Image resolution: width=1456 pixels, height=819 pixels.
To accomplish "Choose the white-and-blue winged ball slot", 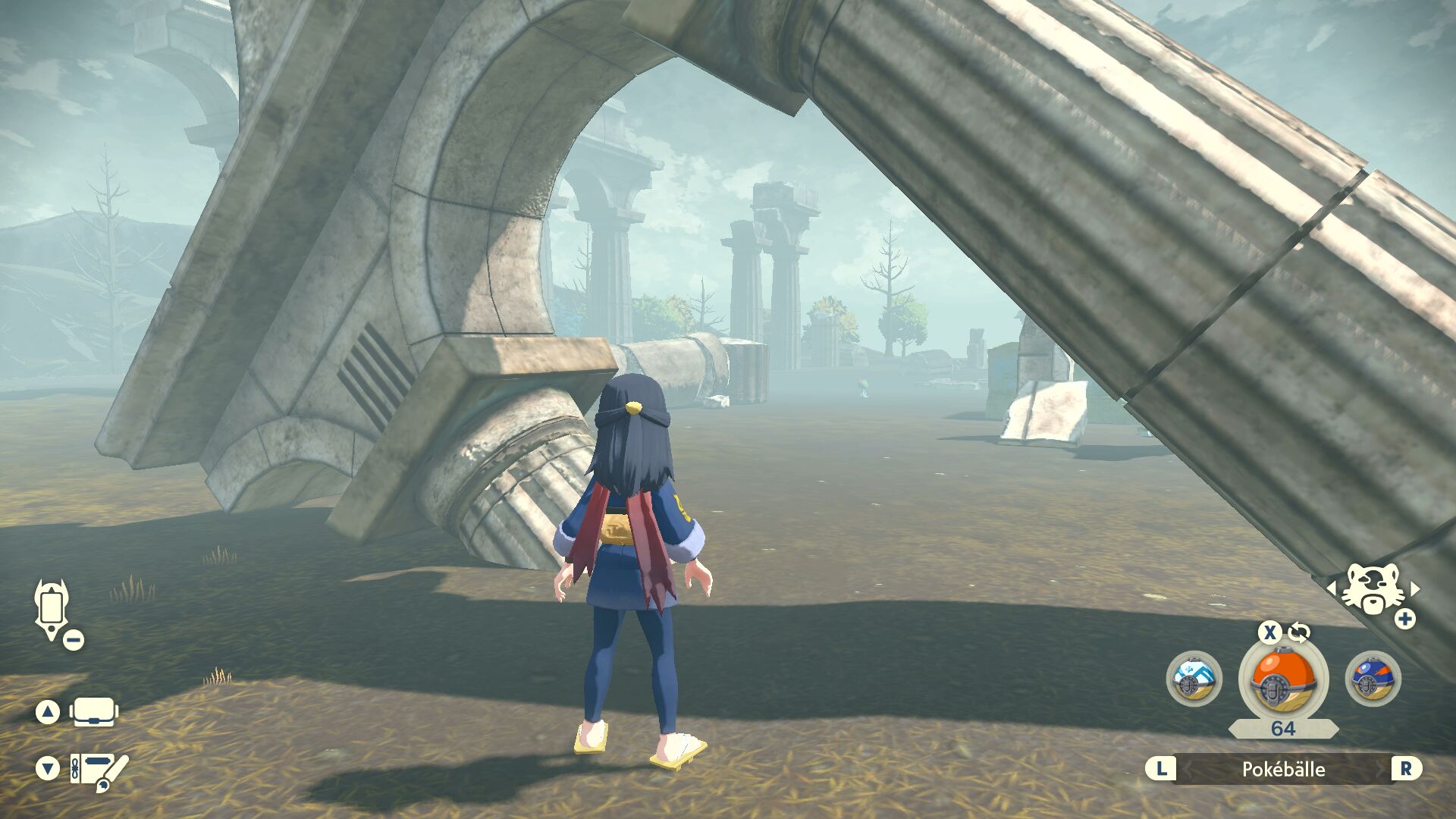I will click(x=1194, y=679).
